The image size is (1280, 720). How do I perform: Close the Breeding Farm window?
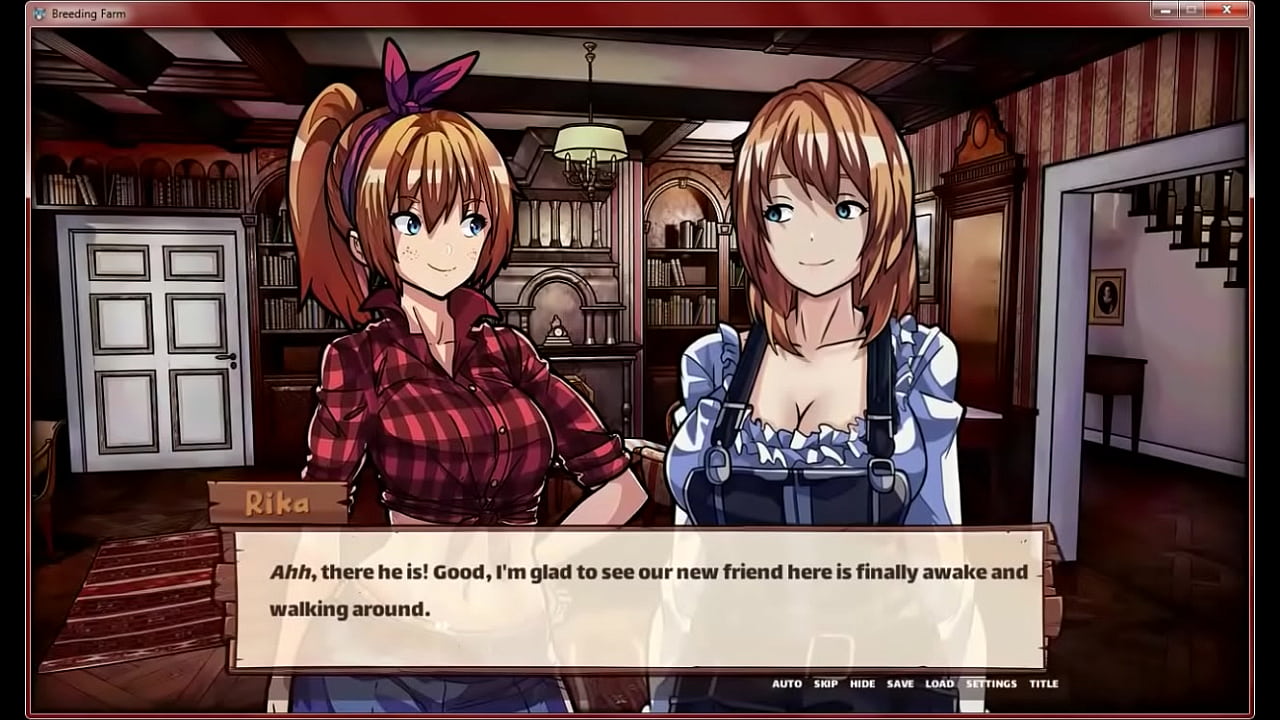coord(1227,10)
